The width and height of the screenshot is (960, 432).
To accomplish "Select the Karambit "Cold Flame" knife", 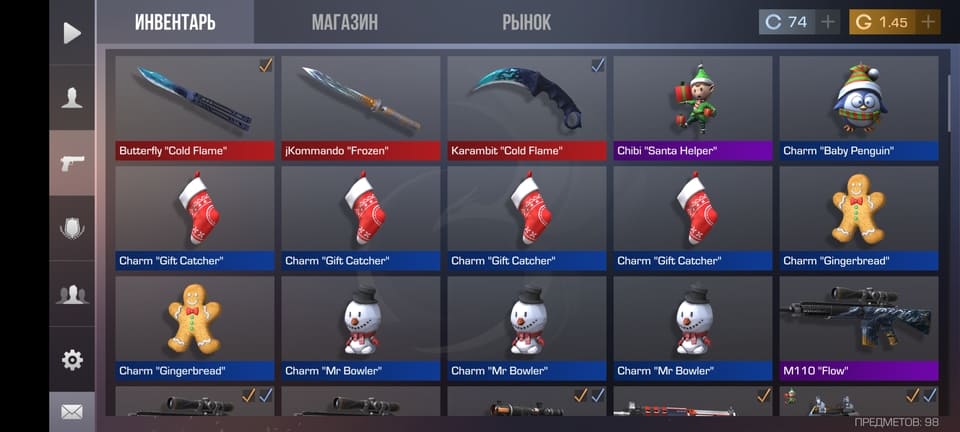I will tap(527, 107).
